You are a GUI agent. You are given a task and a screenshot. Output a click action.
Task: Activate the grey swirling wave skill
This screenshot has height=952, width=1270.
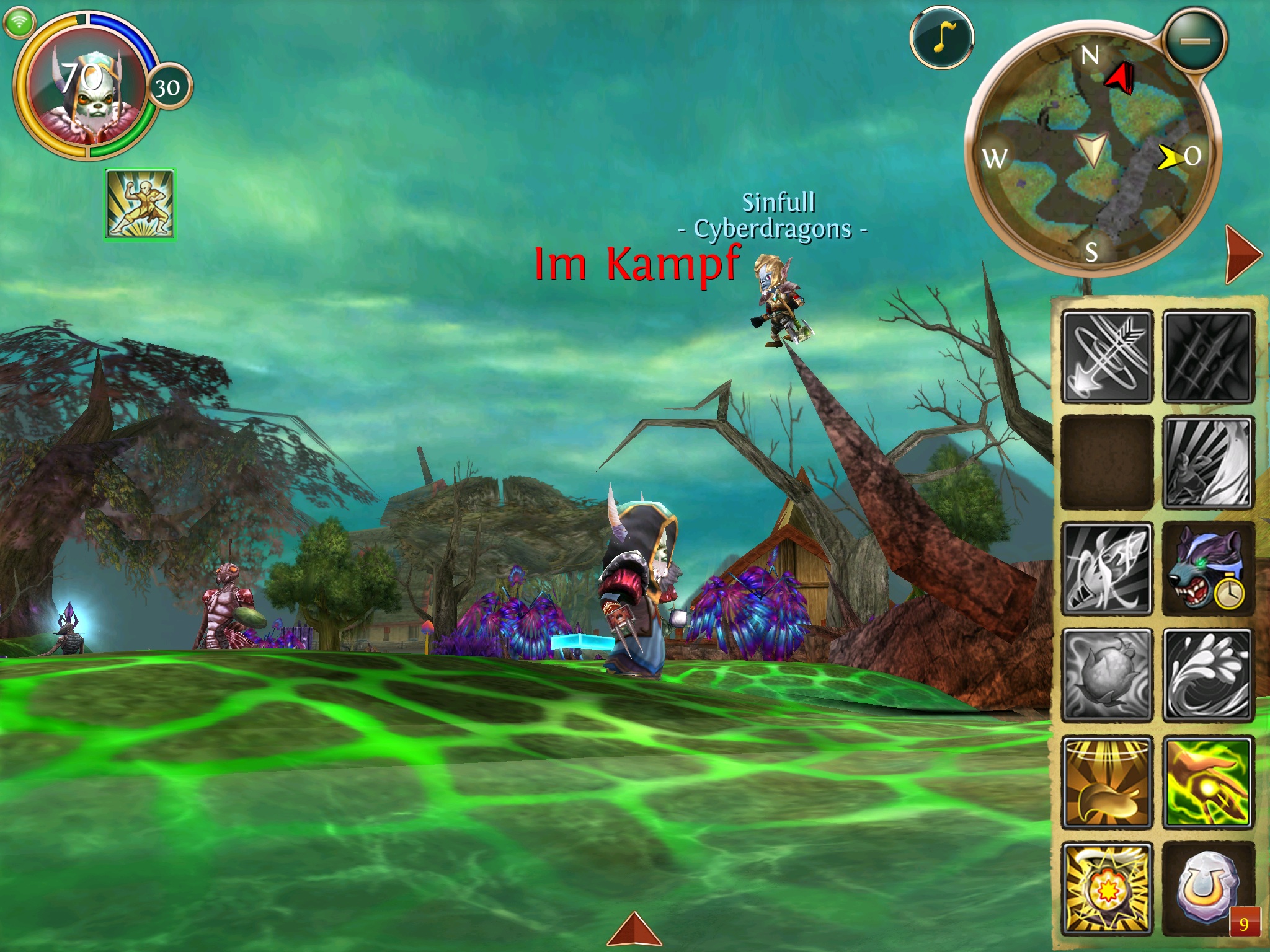[x=1208, y=676]
